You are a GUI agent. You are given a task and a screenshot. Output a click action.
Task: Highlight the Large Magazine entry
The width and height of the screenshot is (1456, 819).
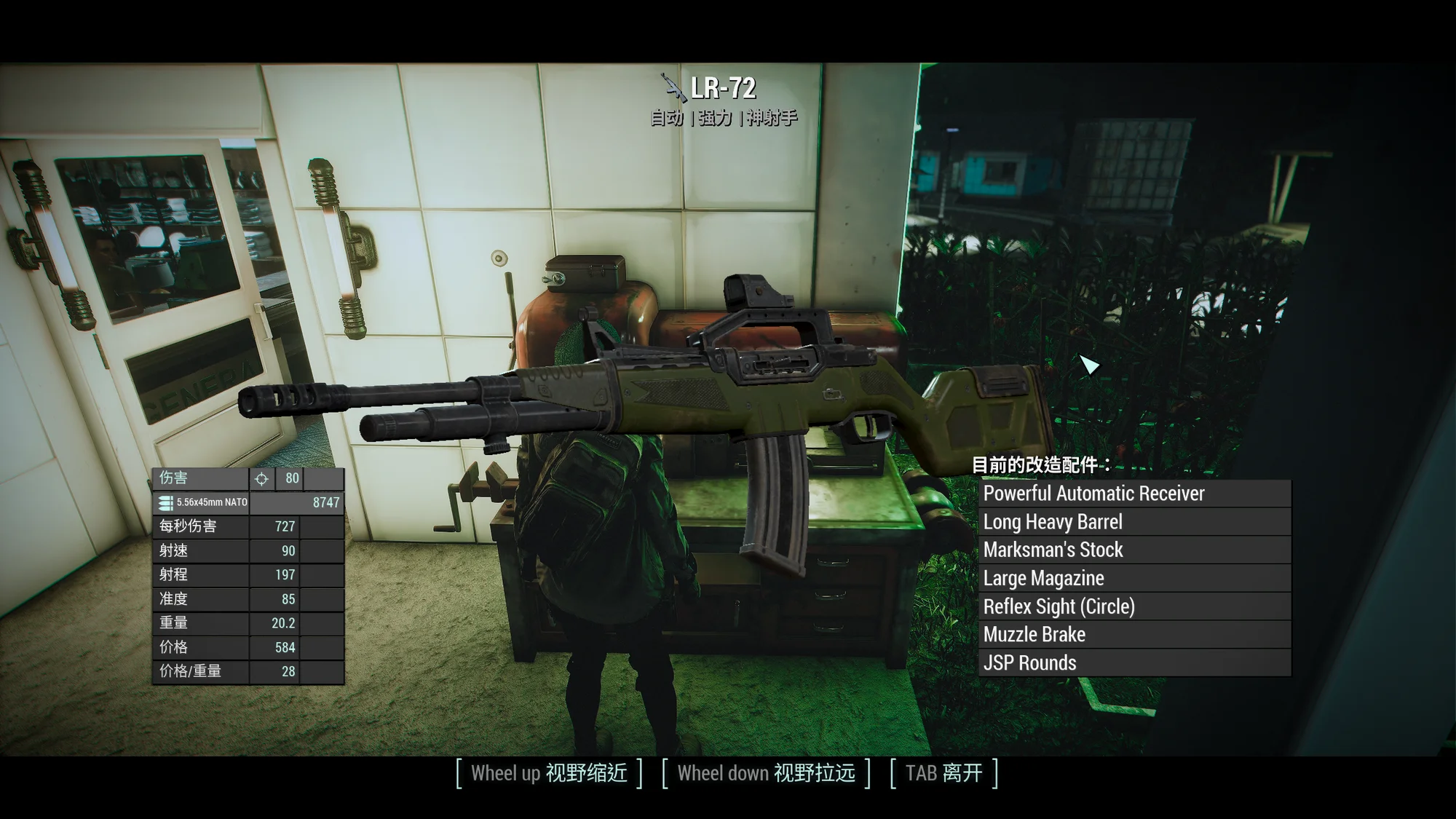1134,579
